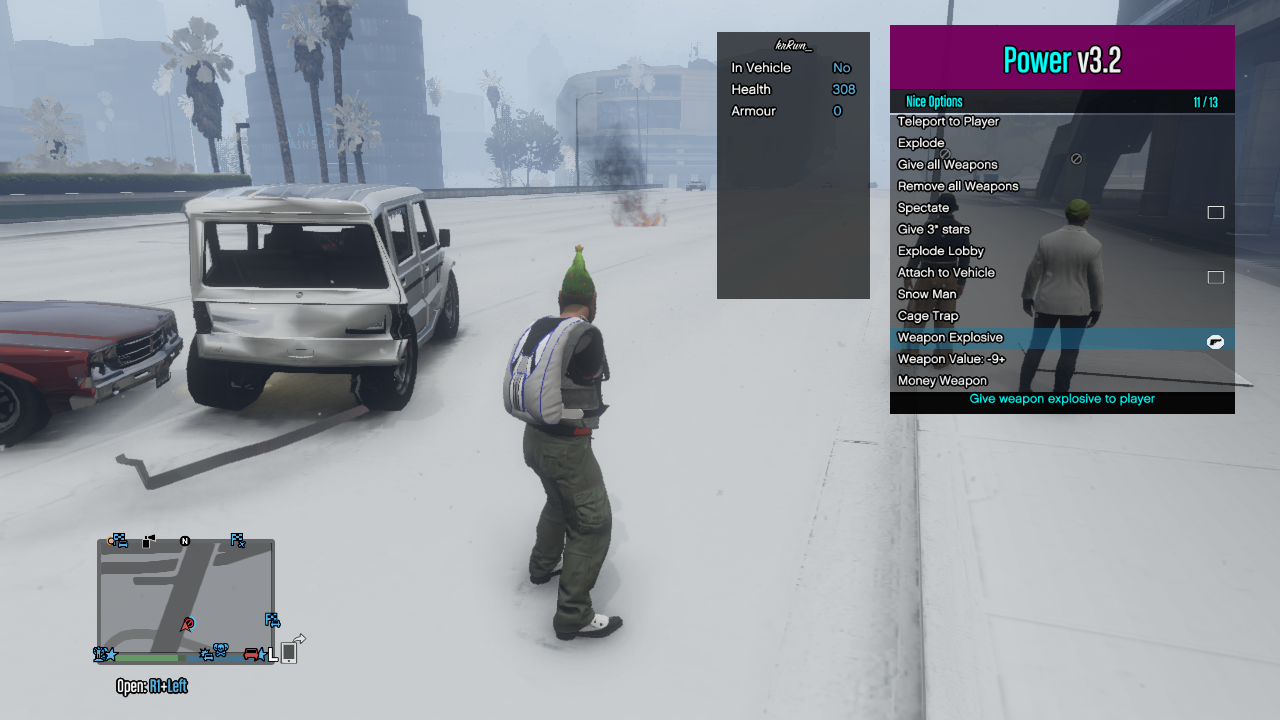The height and width of the screenshot is (720, 1280).
Task: Select the Money Weapon entry
Action: [x=942, y=381]
